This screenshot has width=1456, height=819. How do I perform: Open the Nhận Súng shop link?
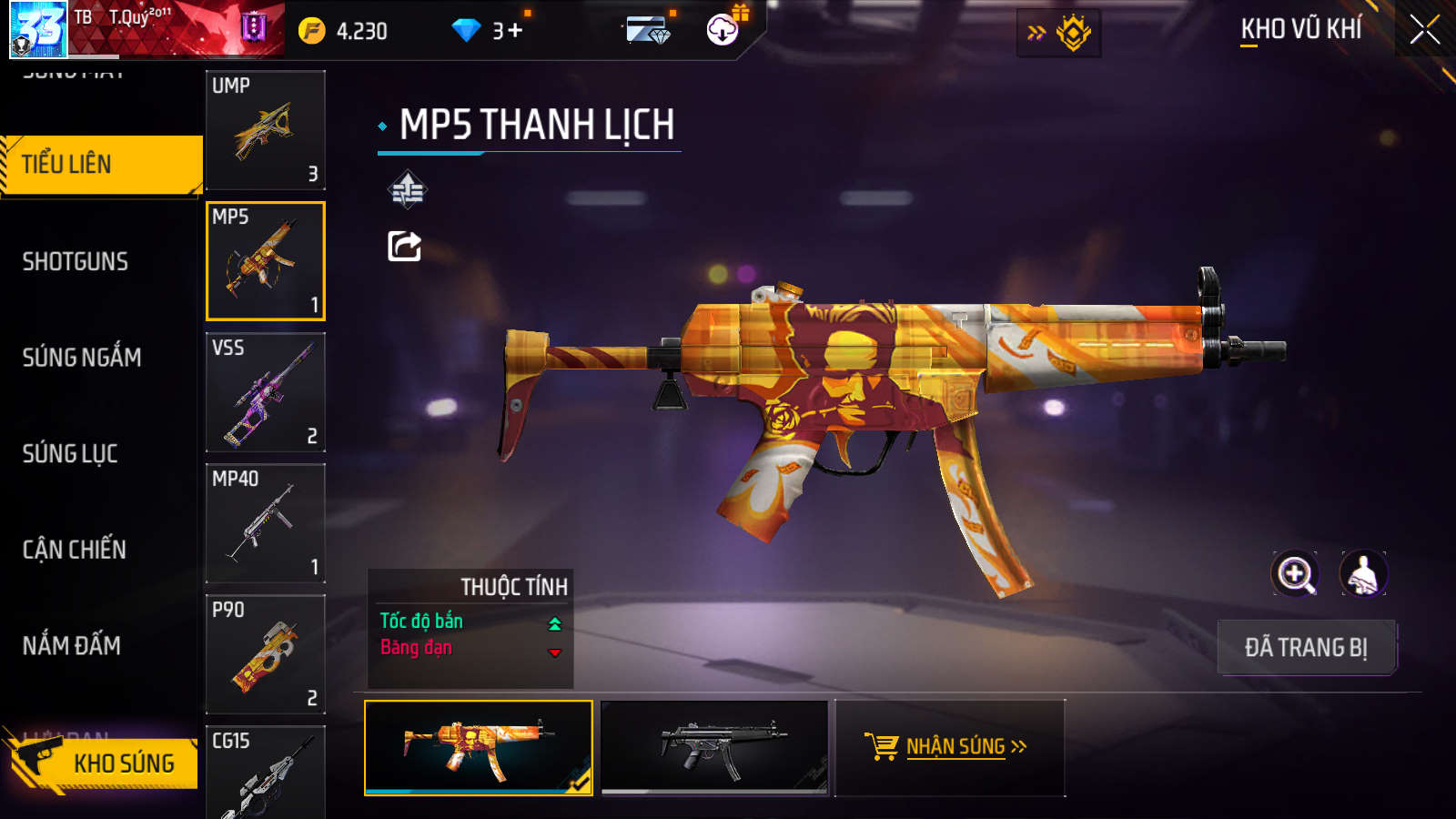(x=948, y=747)
